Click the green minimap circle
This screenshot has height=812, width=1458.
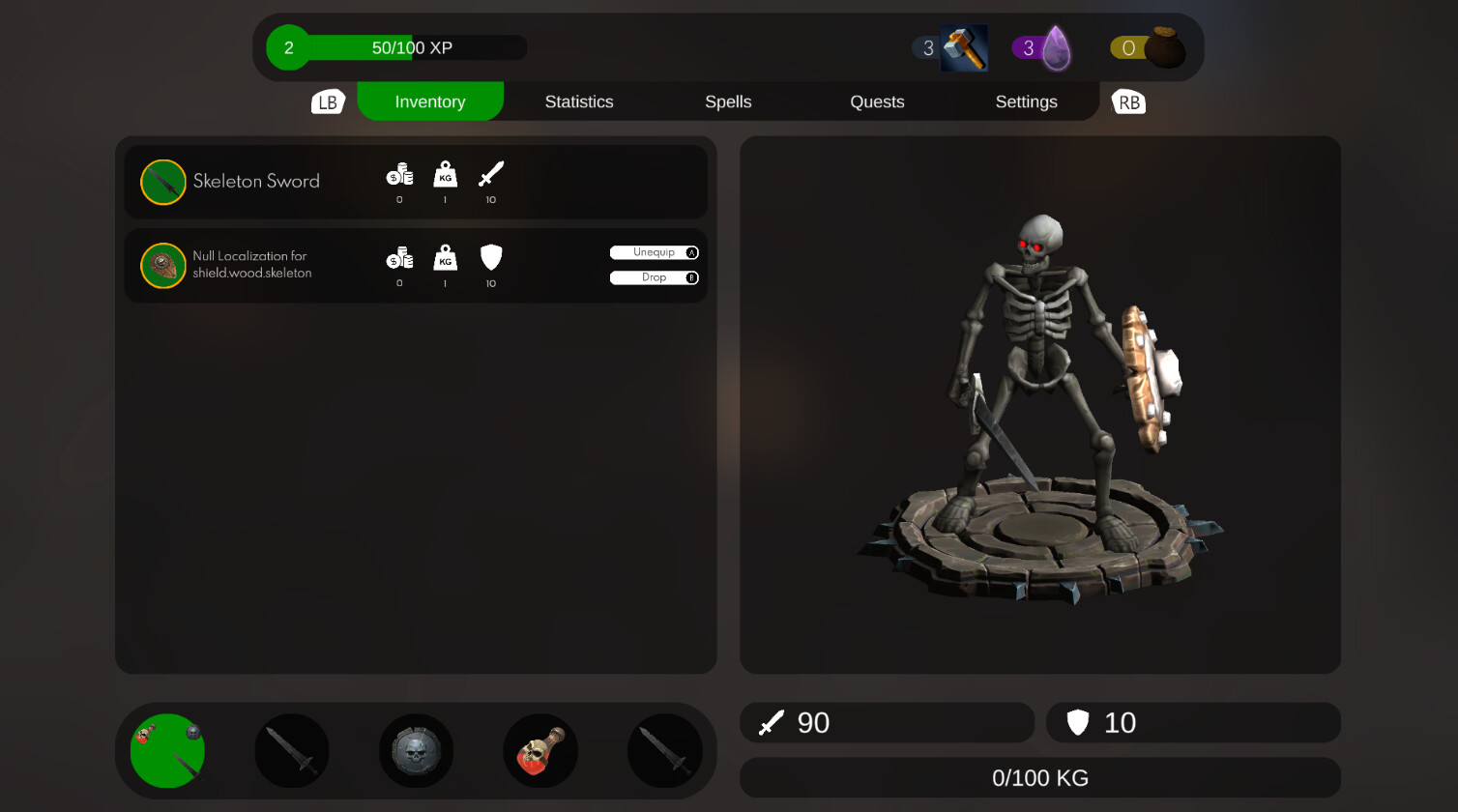point(166,750)
